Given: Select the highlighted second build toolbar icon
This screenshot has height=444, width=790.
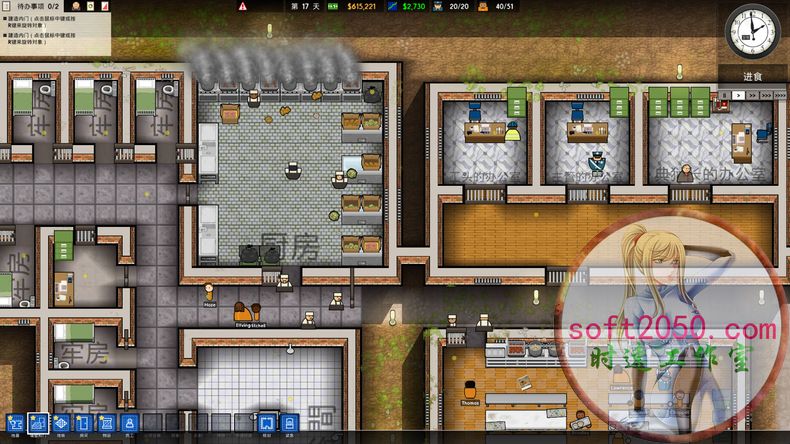Looking at the screenshot, I should (39, 423).
